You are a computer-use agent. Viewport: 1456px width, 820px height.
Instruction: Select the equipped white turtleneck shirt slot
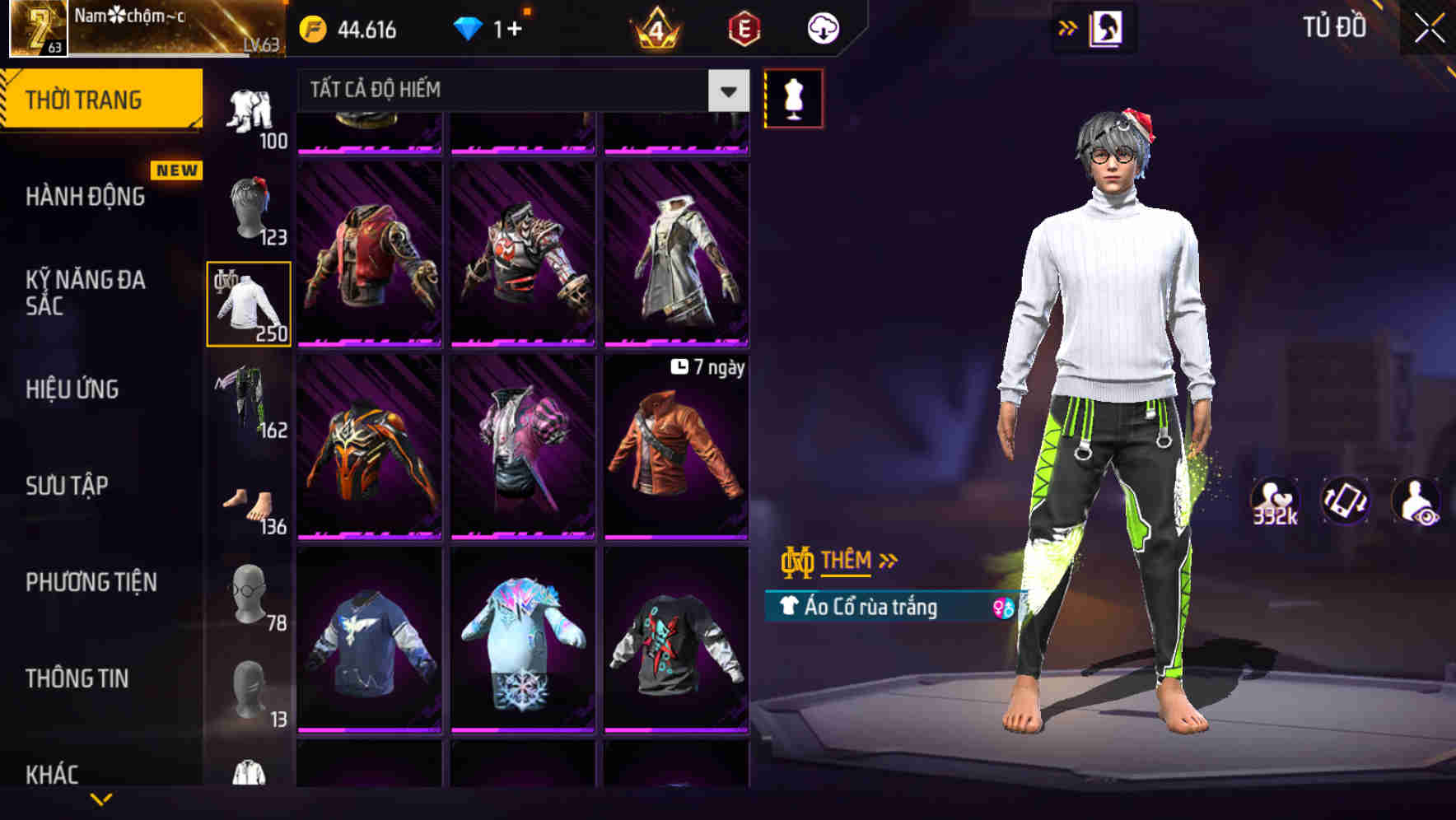tap(248, 303)
